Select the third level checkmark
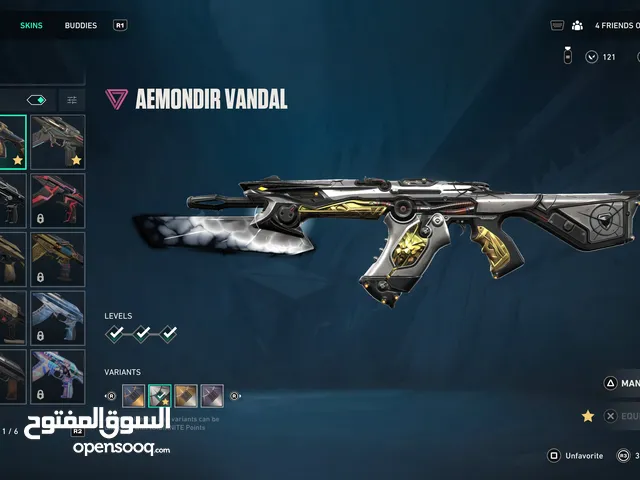The width and height of the screenshot is (640, 480). click(168, 334)
